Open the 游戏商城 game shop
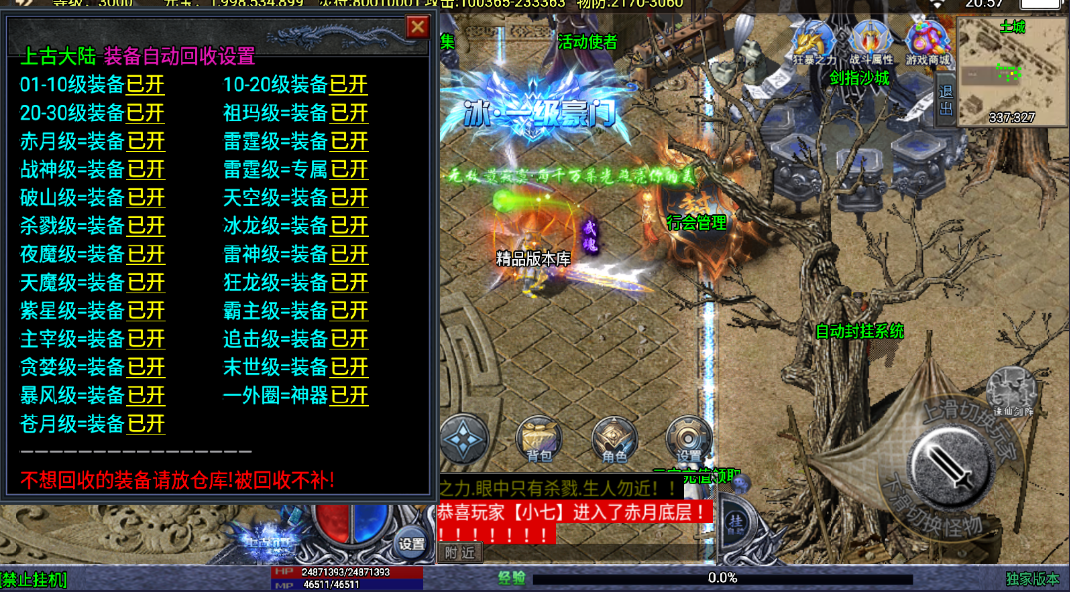 pyautogui.click(x=928, y=44)
